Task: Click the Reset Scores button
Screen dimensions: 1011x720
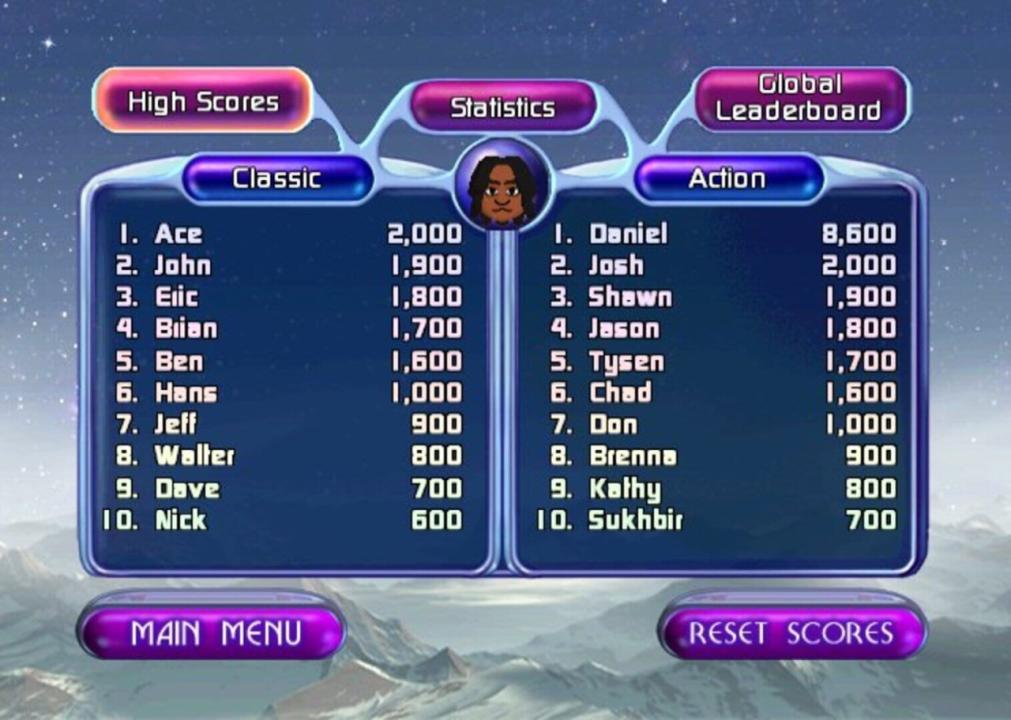Action: coord(790,633)
